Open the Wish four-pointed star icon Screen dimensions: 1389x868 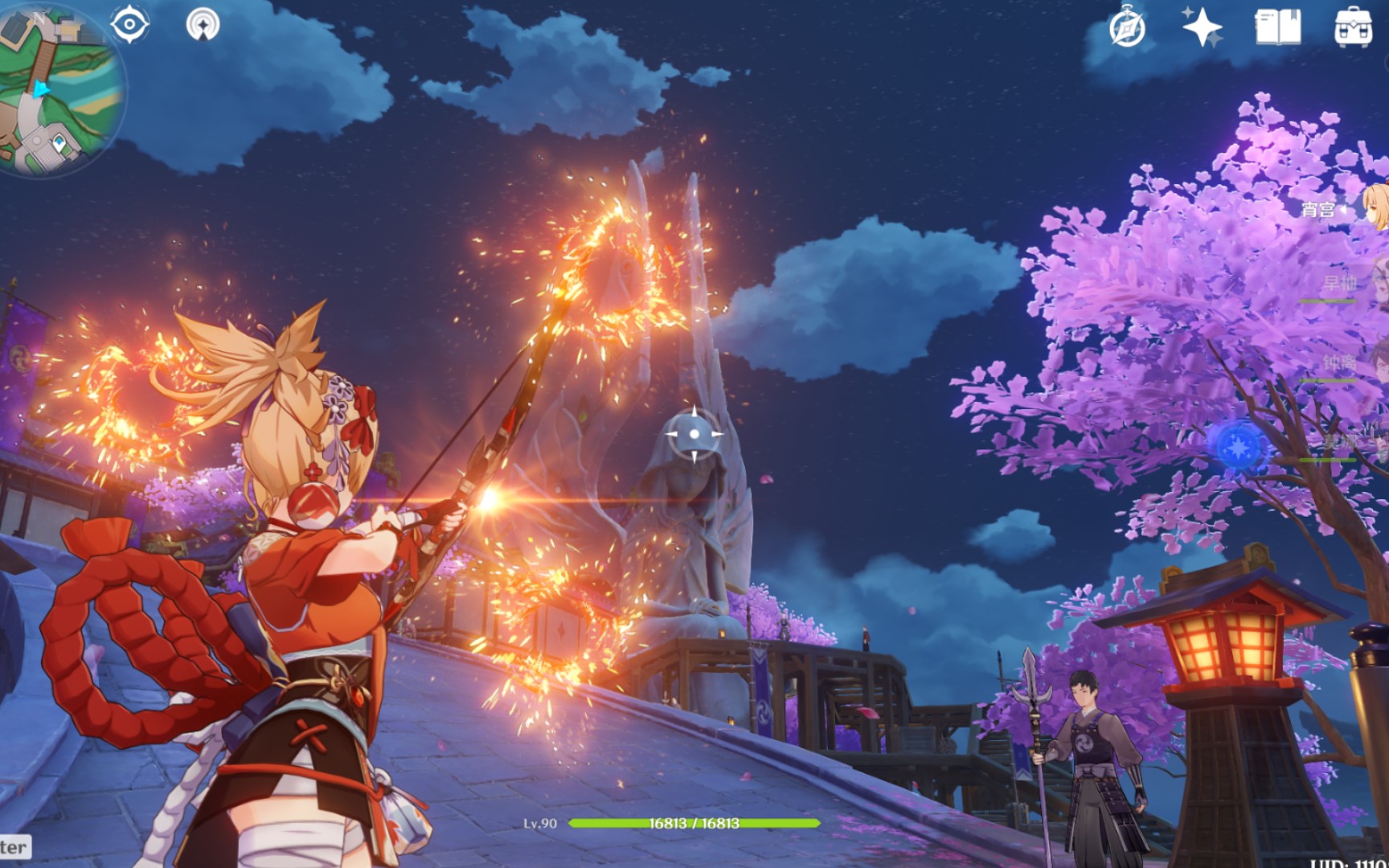click(x=1202, y=28)
